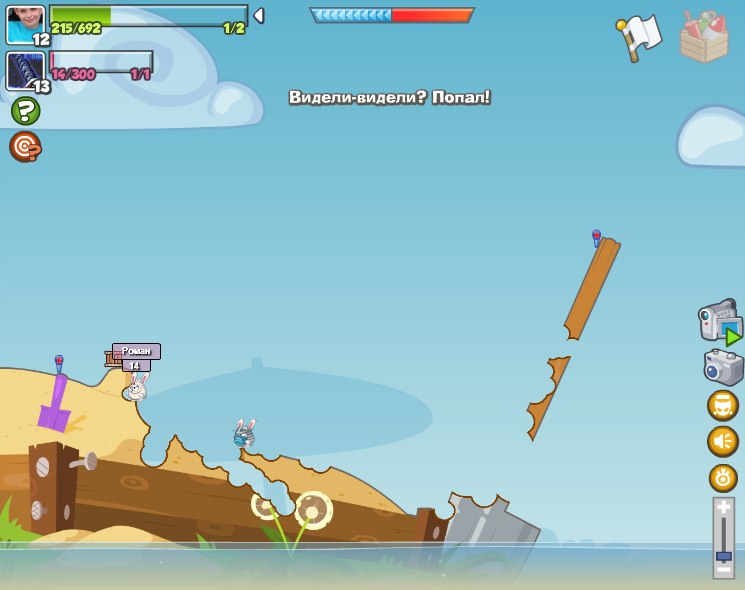Take a screenshot with the photo camera
This screenshot has width=745, height=590.
tap(723, 367)
